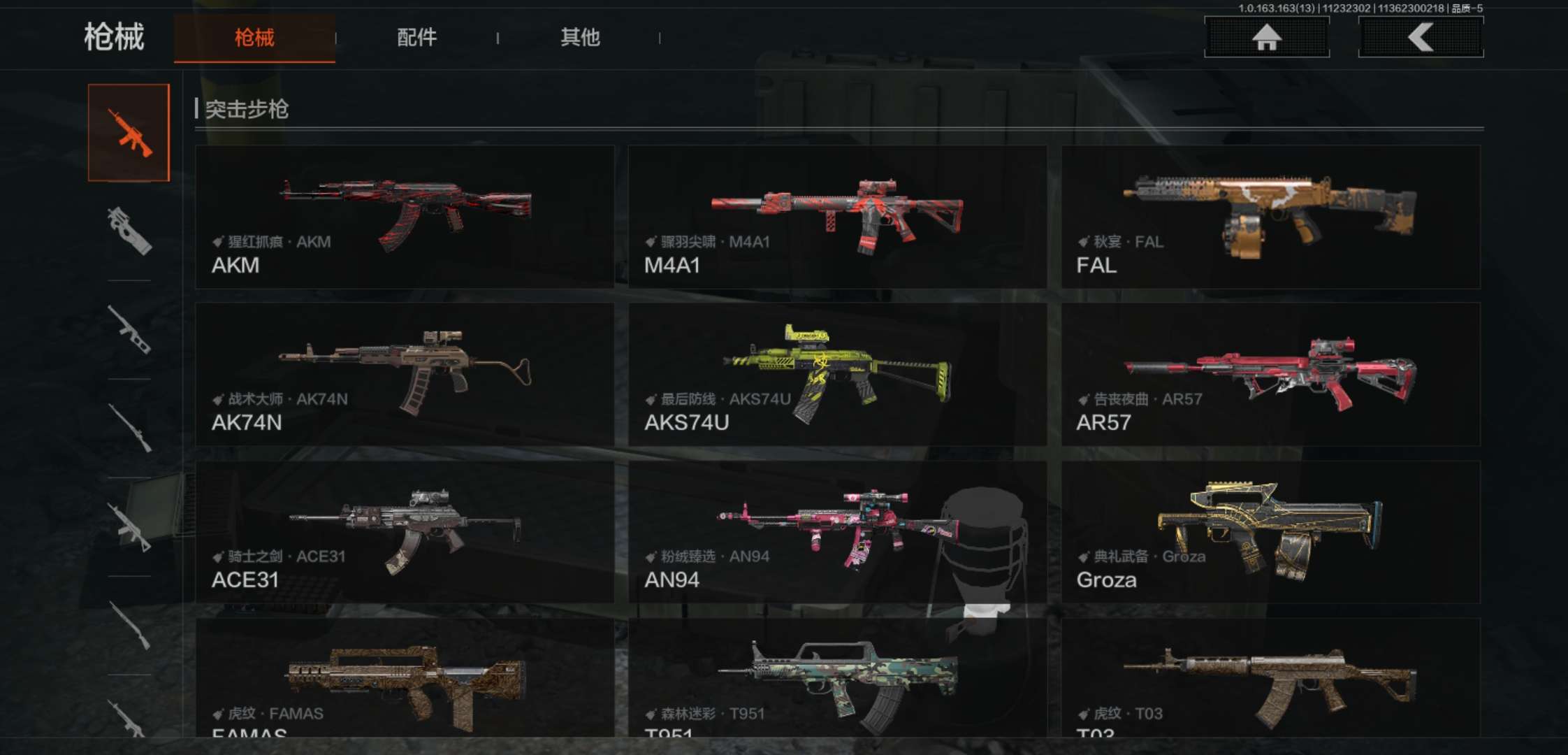This screenshot has width=1568, height=755.
Task: Select the assault rifle category icon
Action: 129,133
